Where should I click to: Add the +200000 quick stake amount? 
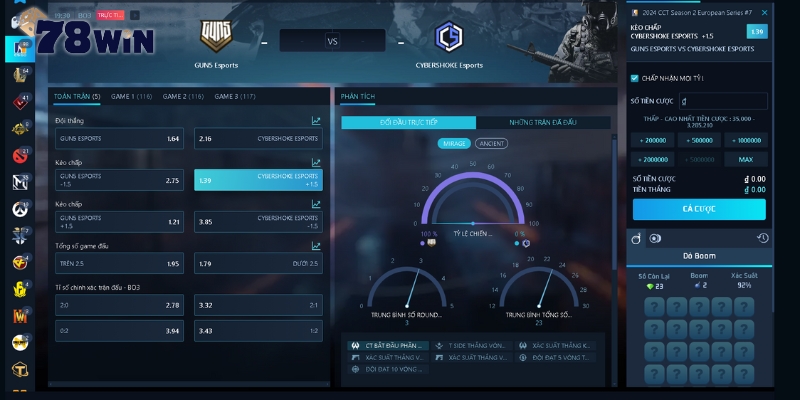[x=654, y=141]
